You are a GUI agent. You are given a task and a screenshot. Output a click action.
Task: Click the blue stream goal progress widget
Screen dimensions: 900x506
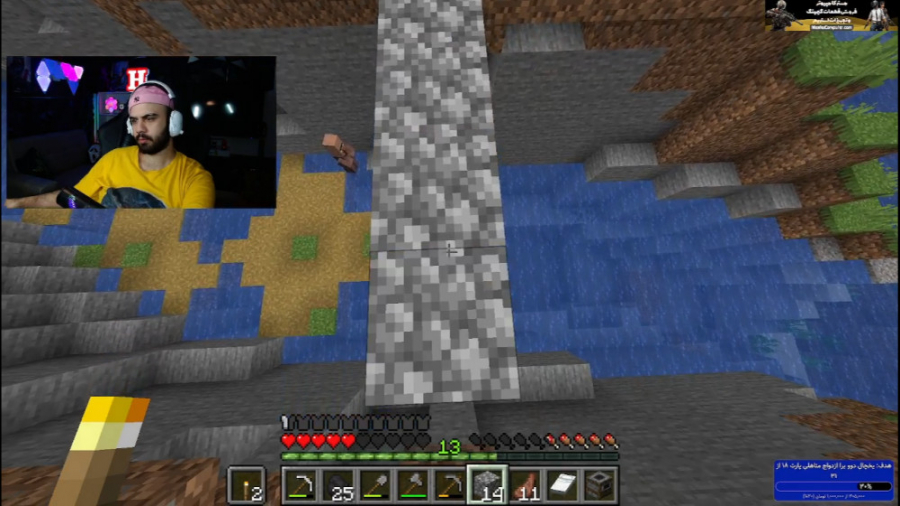pyautogui.click(x=835, y=480)
